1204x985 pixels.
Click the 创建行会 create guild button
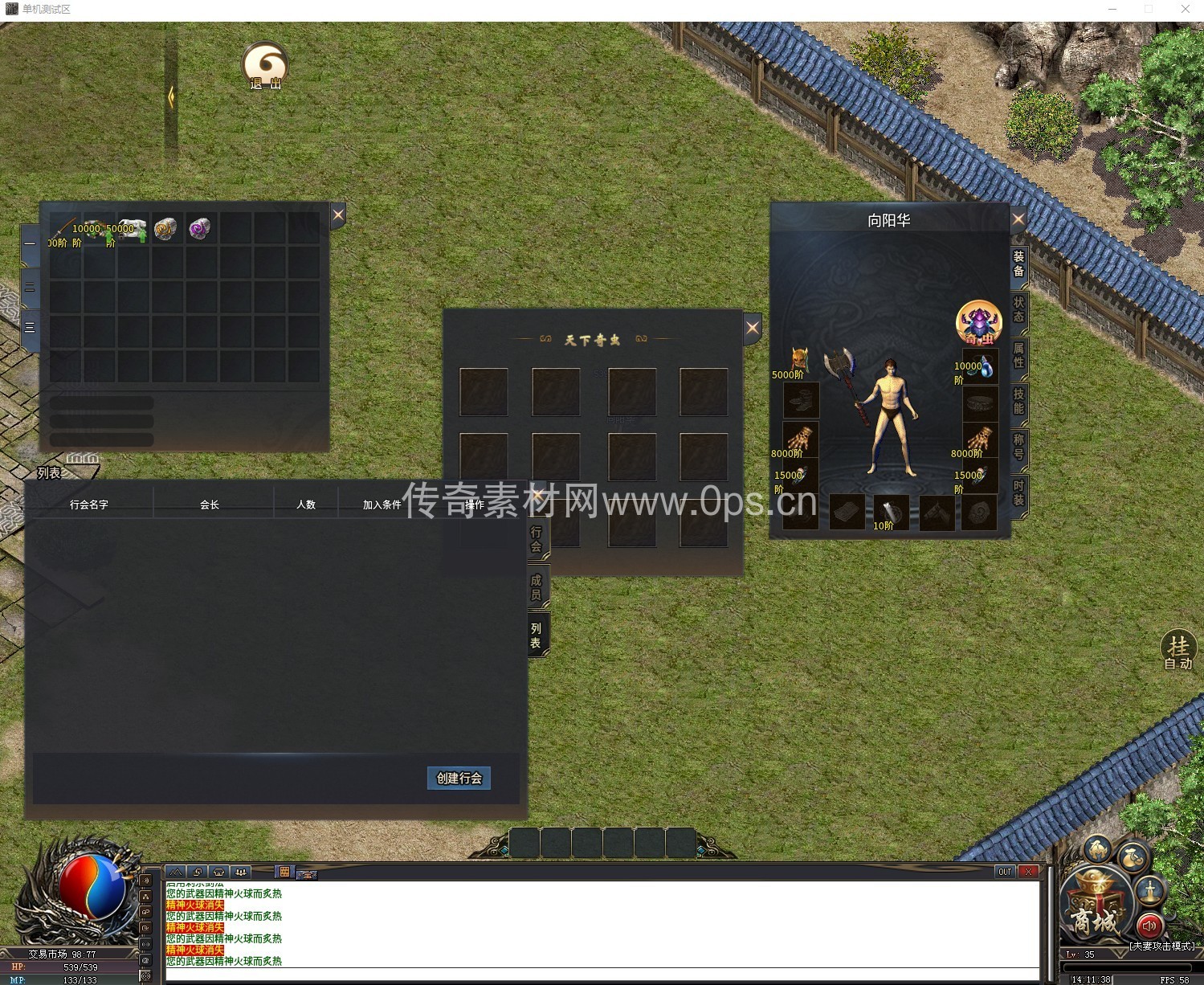[x=459, y=778]
